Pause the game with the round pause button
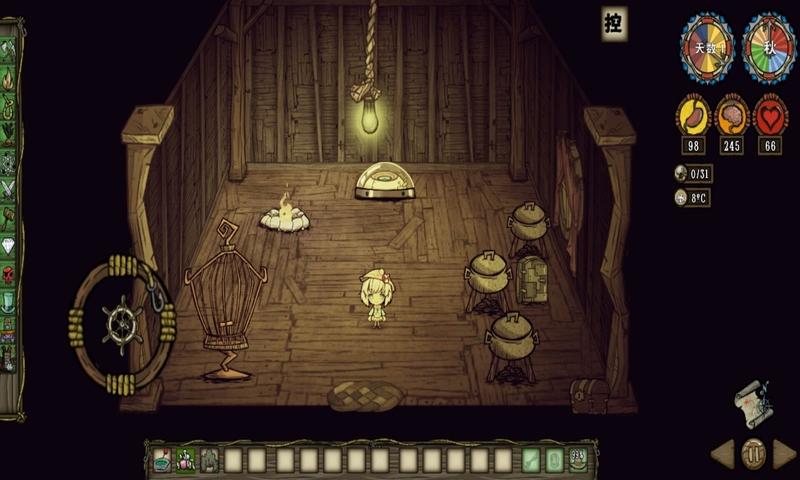This screenshot has width=800, height=480. pyautogui.click(x=754, y=454)
